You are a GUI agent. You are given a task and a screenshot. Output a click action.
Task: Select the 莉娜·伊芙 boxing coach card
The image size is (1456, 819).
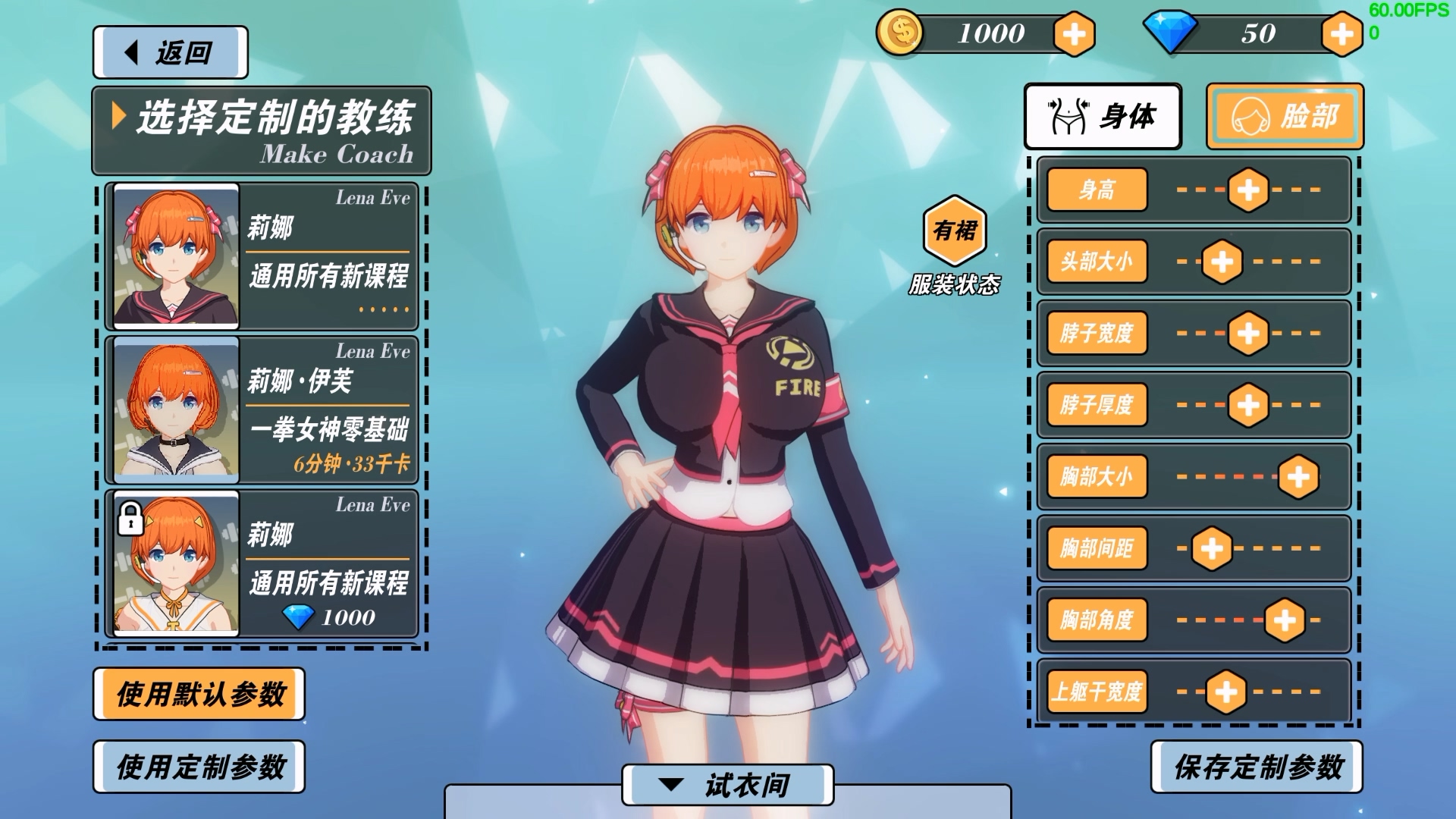coord(262,409)
